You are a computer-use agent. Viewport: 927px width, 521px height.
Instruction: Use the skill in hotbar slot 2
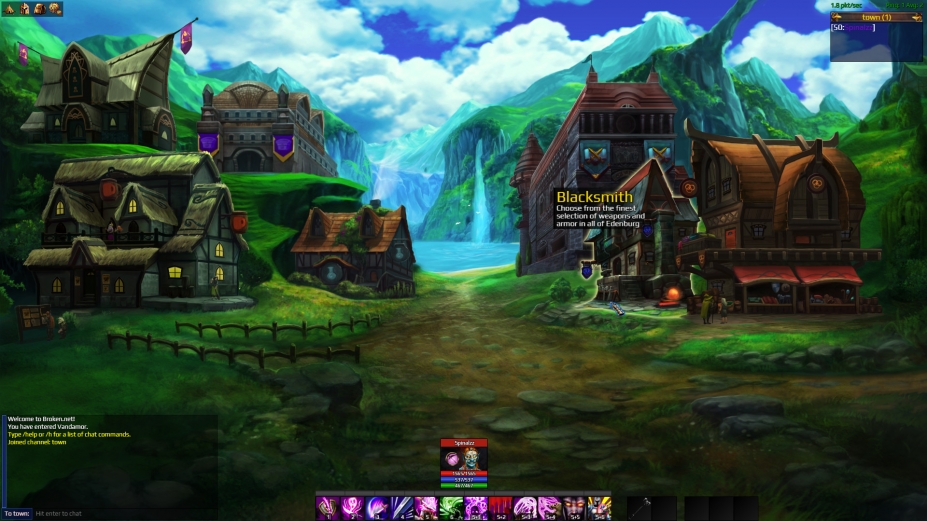coord(351,507)
